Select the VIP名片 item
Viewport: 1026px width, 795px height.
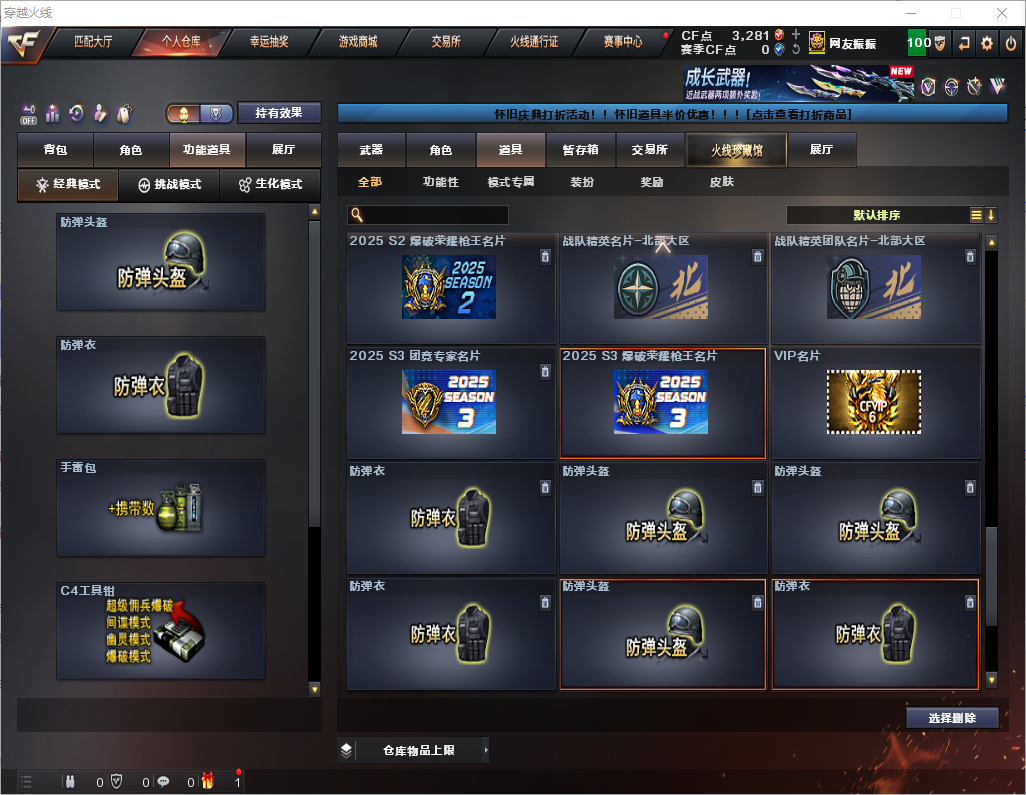pos(875,402)
